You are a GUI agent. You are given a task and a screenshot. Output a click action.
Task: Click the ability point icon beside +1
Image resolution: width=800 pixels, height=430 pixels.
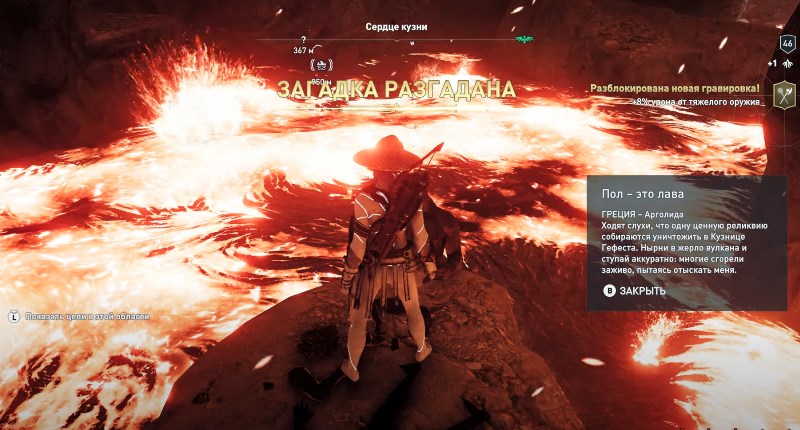pos(788,63)
